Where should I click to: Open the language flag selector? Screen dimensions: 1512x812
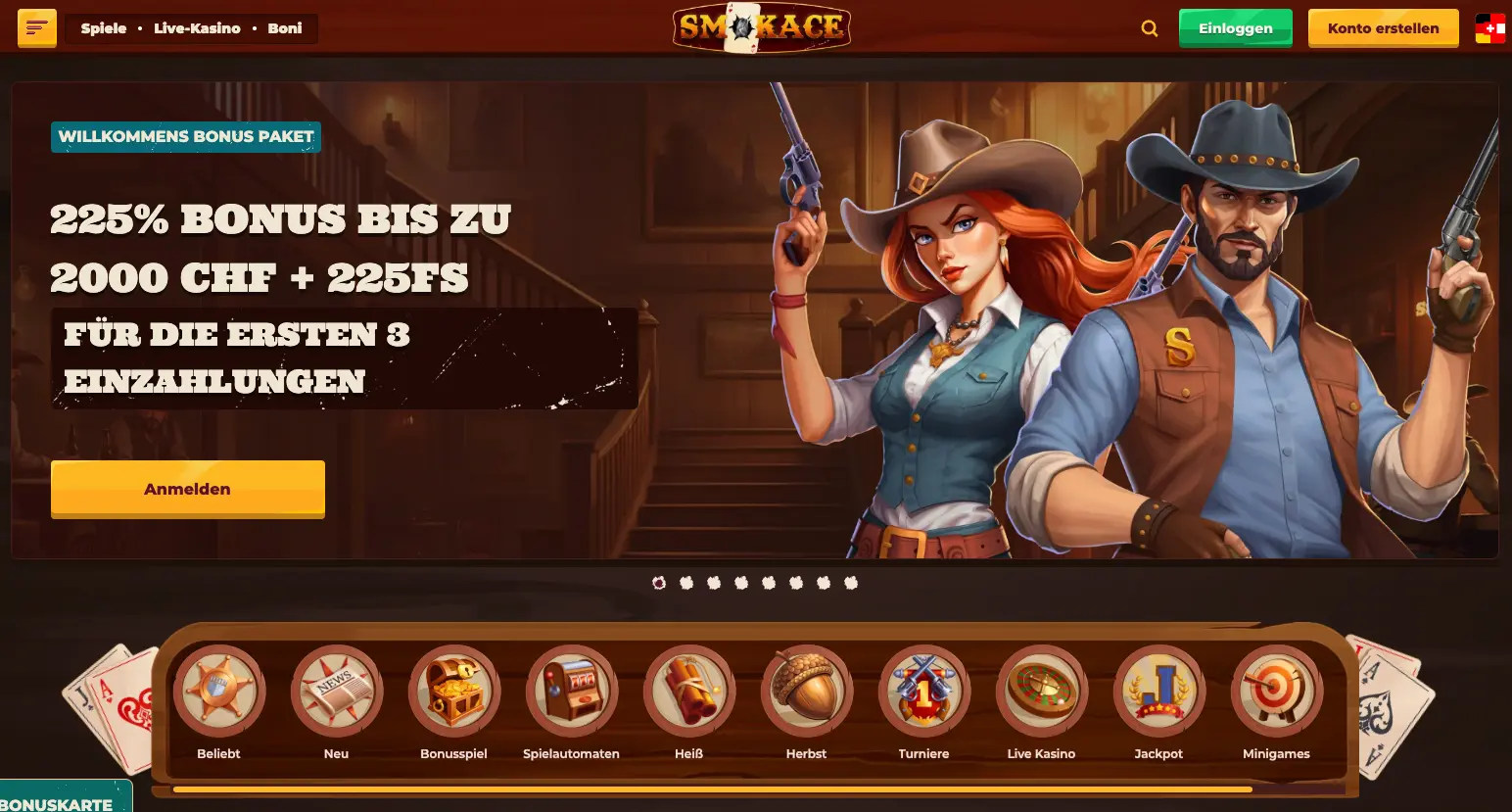coord(1489,28)
